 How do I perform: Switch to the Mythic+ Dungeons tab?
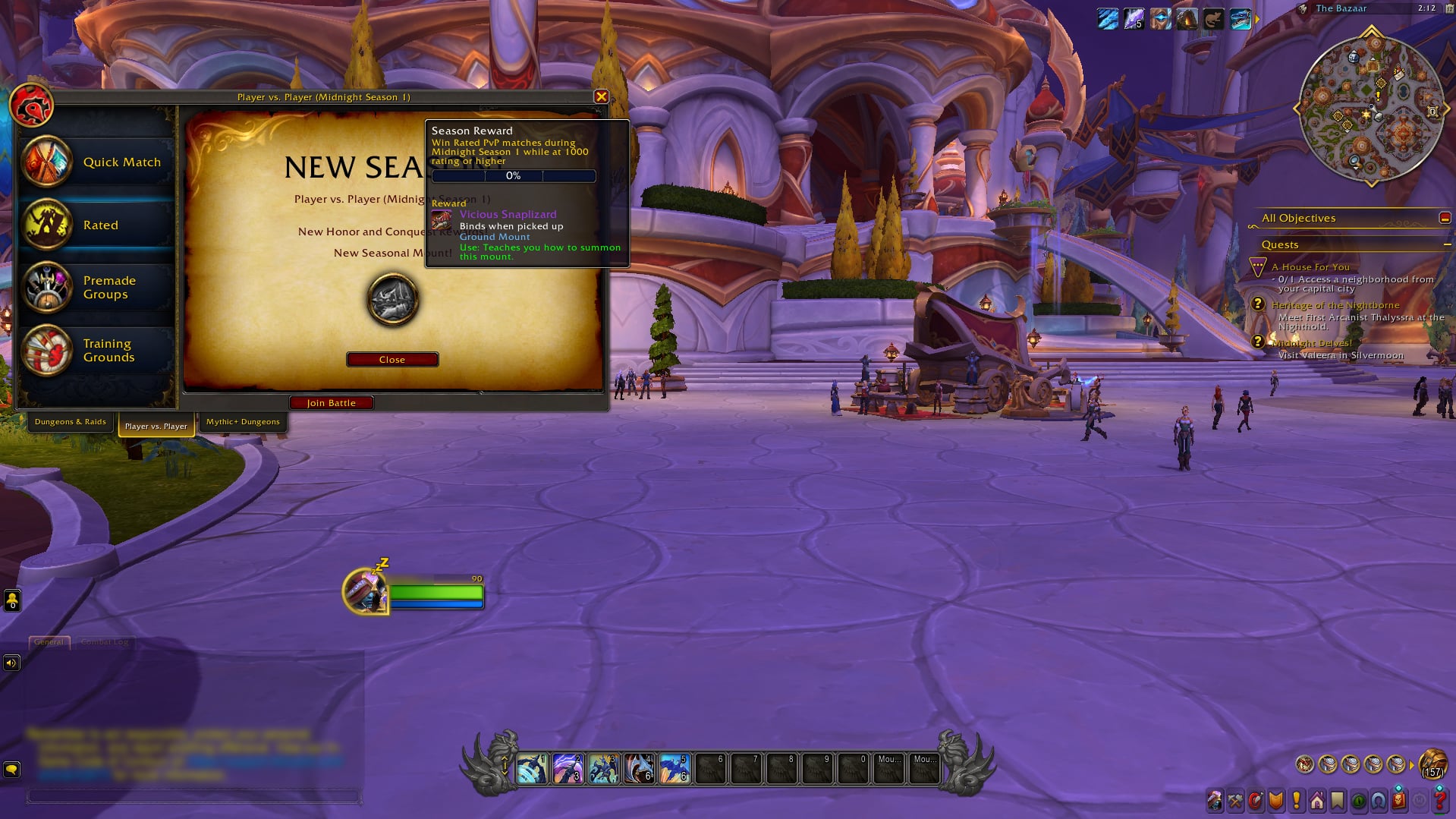click(243, 422)
